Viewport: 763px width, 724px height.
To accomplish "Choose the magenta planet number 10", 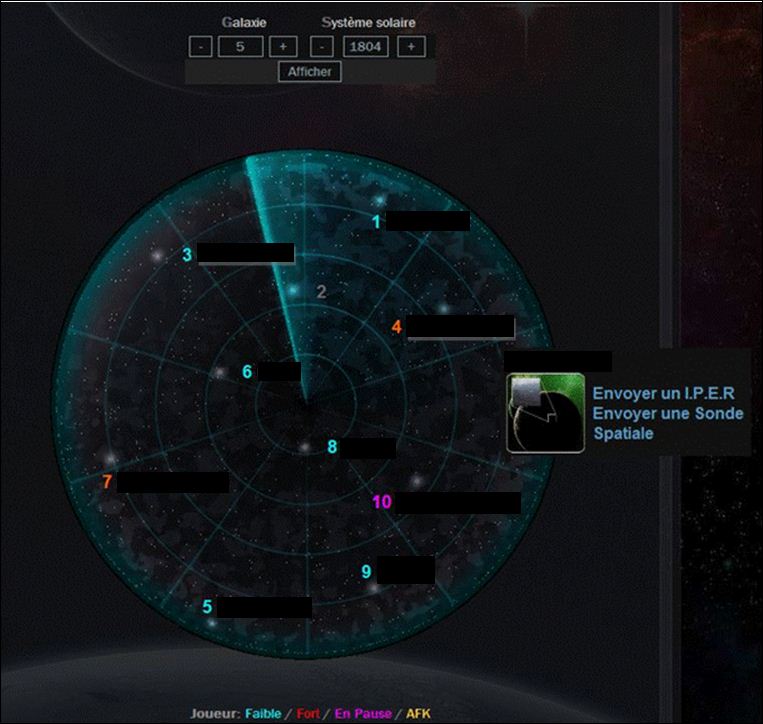I will tap(382, 502).
